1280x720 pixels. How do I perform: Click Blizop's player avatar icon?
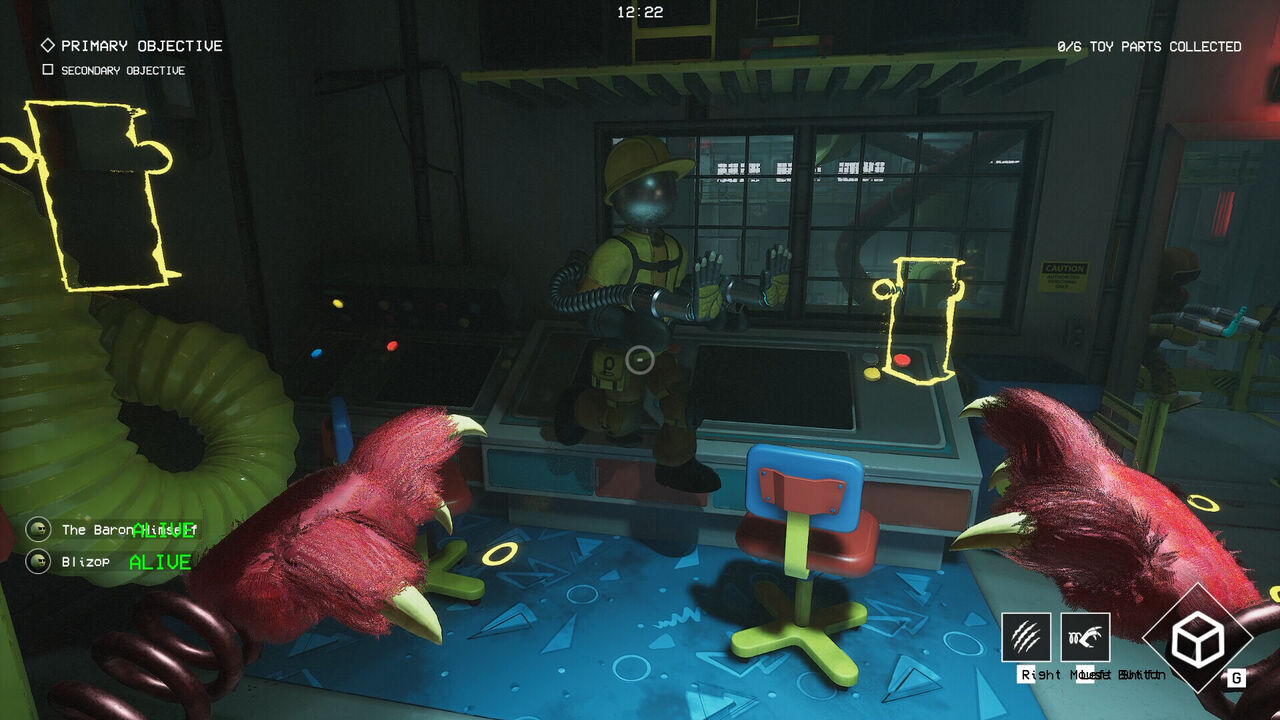coord(38,560)
